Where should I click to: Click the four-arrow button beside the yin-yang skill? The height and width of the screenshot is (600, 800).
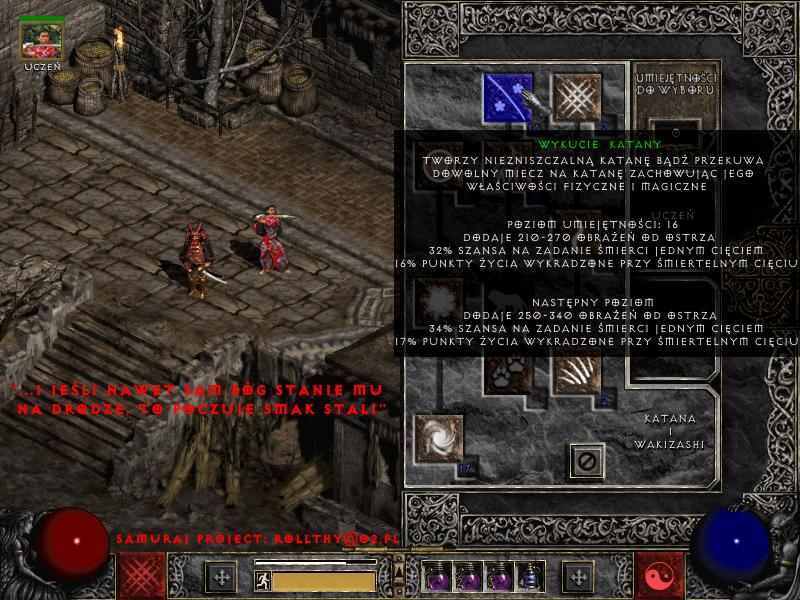click(579, 577)
